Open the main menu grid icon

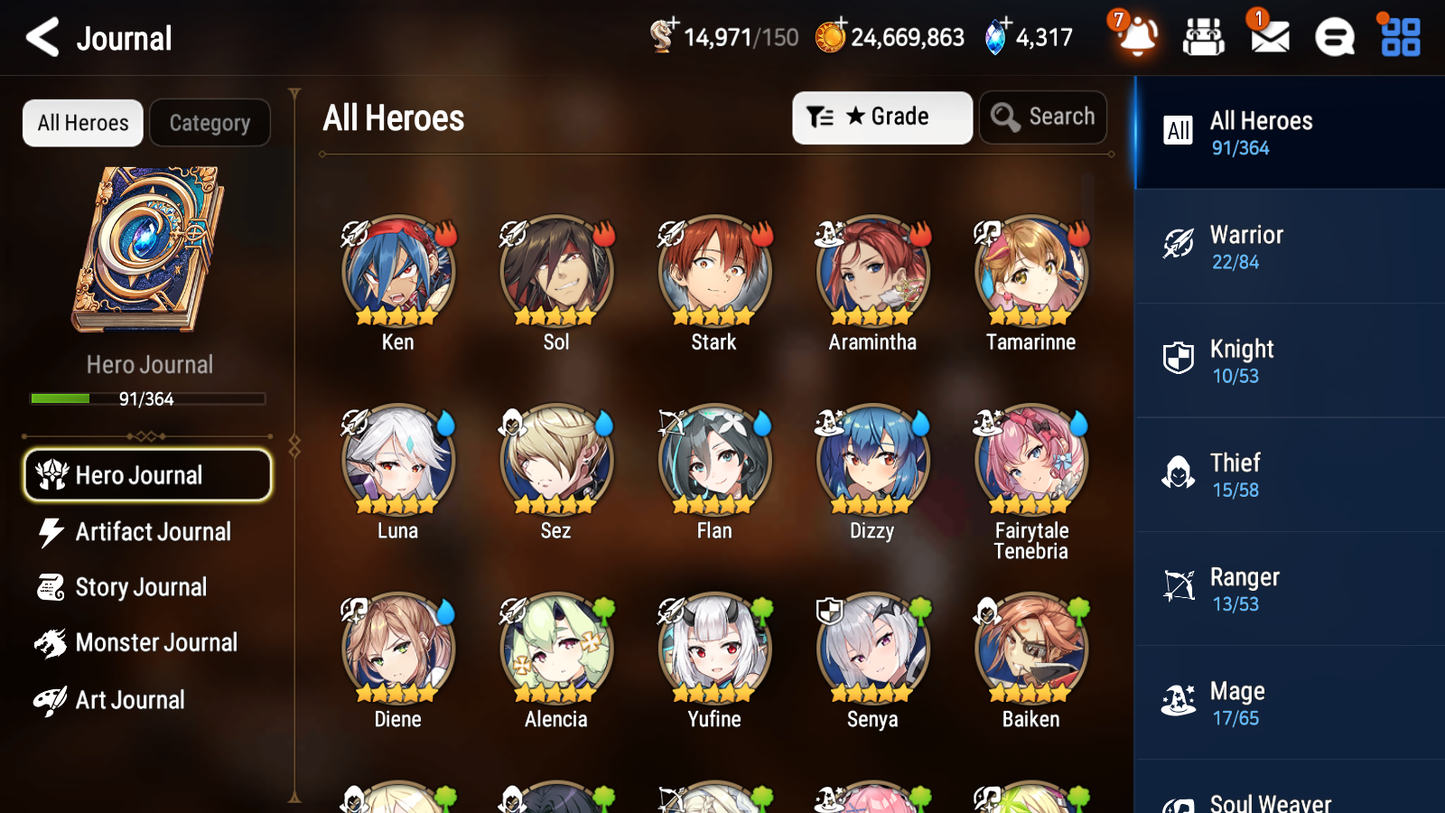tap(1398, 36)
